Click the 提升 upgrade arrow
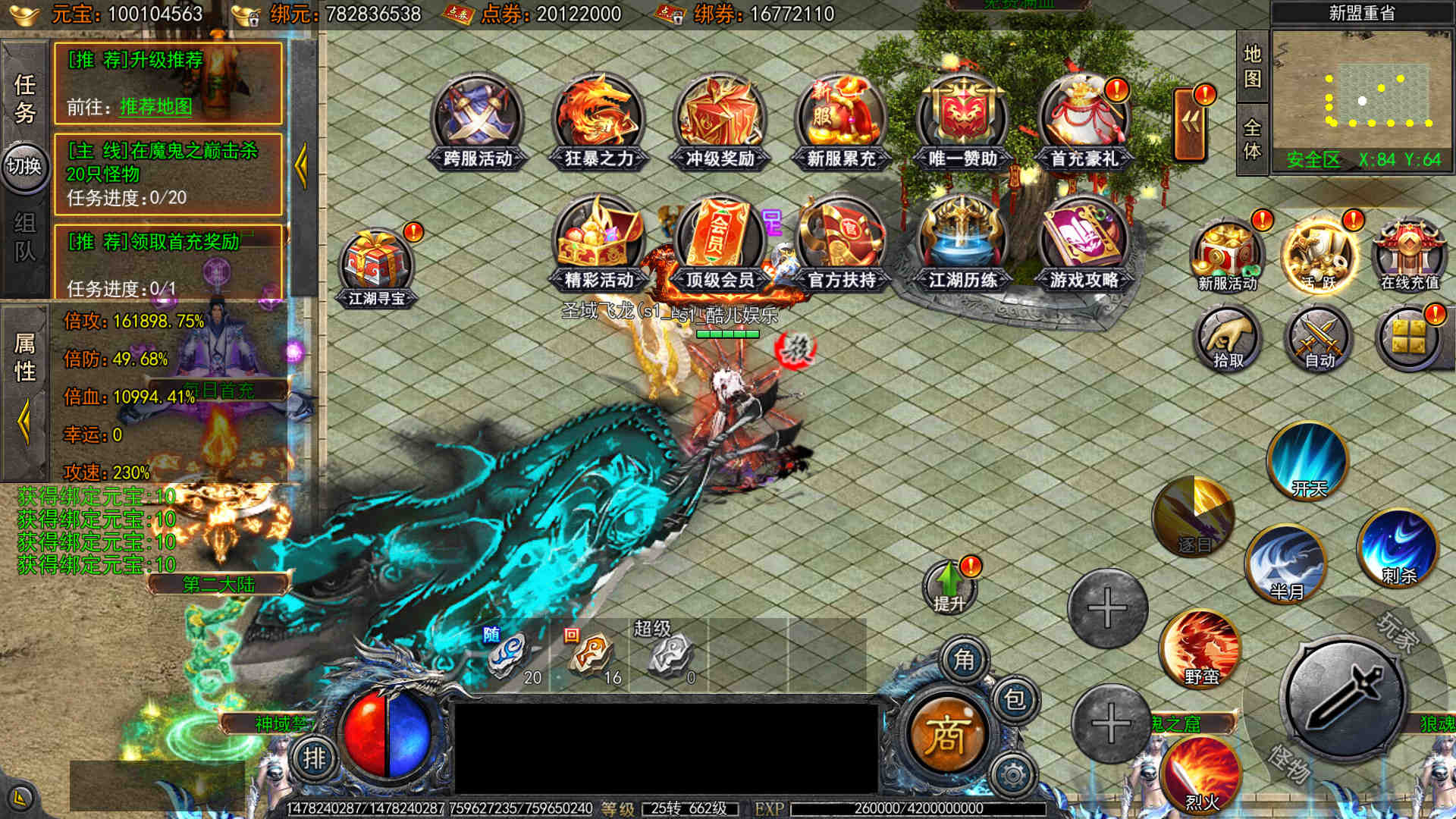The image size is (1456, 819). [949, 586]
